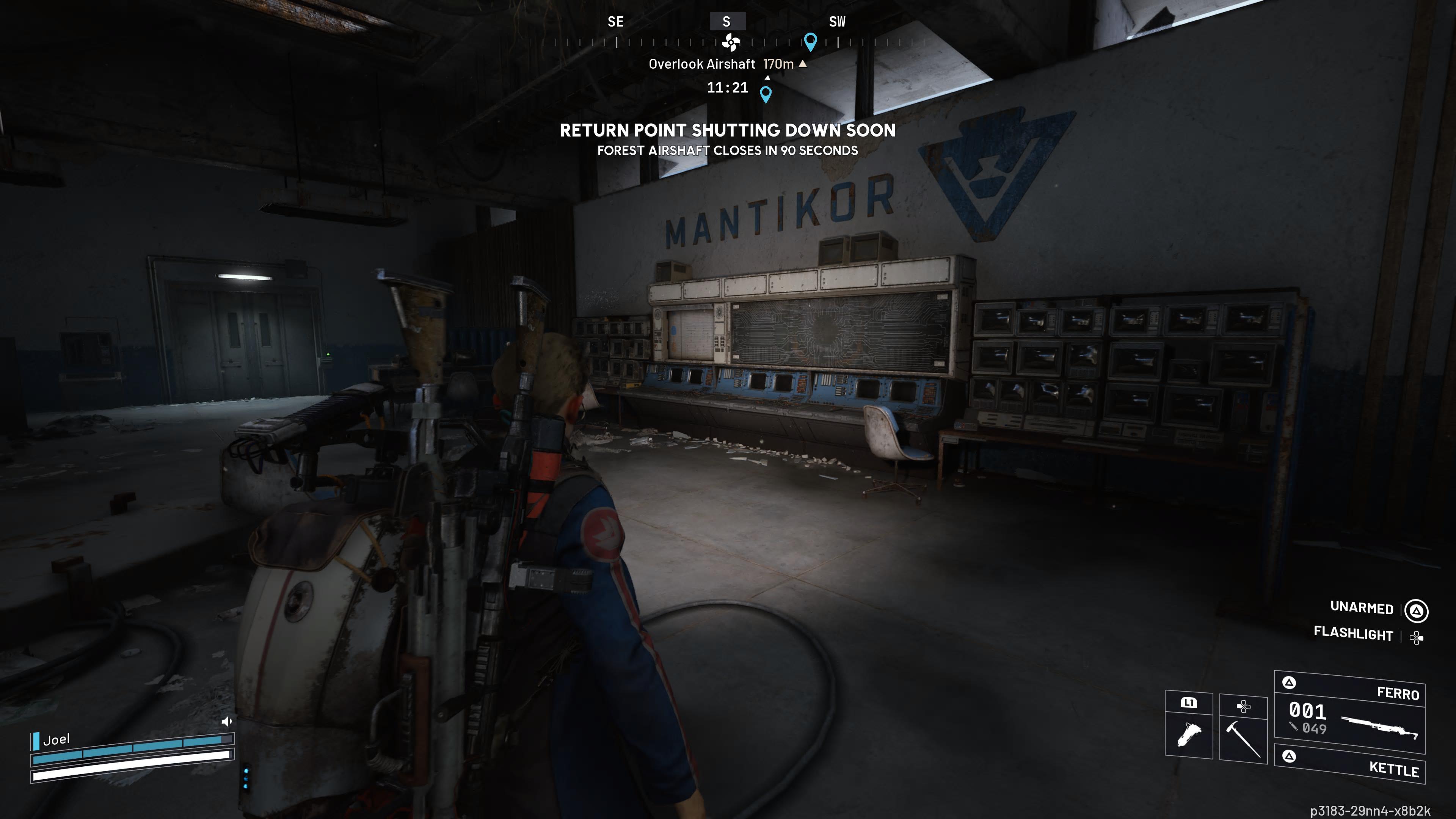Click the 11:21 countdown timer
The width and height of the screenshot is (1456, 819).
coord(728,87)
